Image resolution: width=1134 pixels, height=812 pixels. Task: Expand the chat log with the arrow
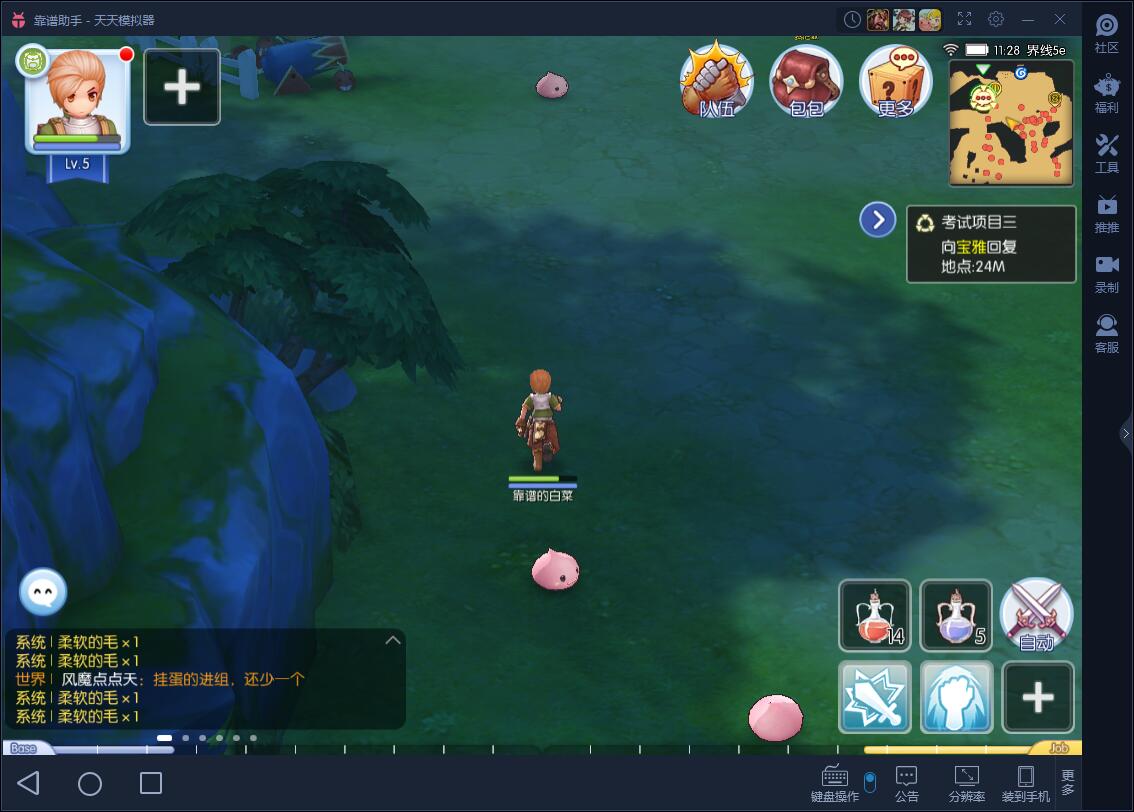coord(393,640)
